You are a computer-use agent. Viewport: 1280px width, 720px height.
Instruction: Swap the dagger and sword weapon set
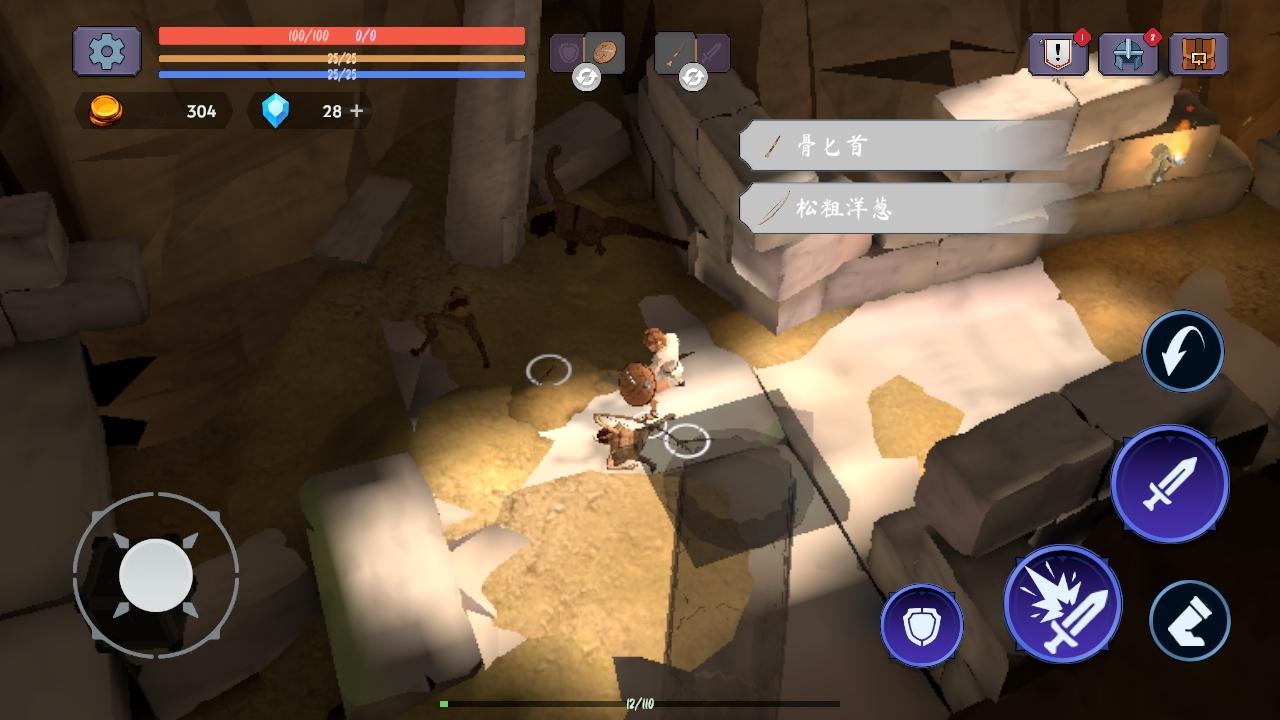point(693,76)
